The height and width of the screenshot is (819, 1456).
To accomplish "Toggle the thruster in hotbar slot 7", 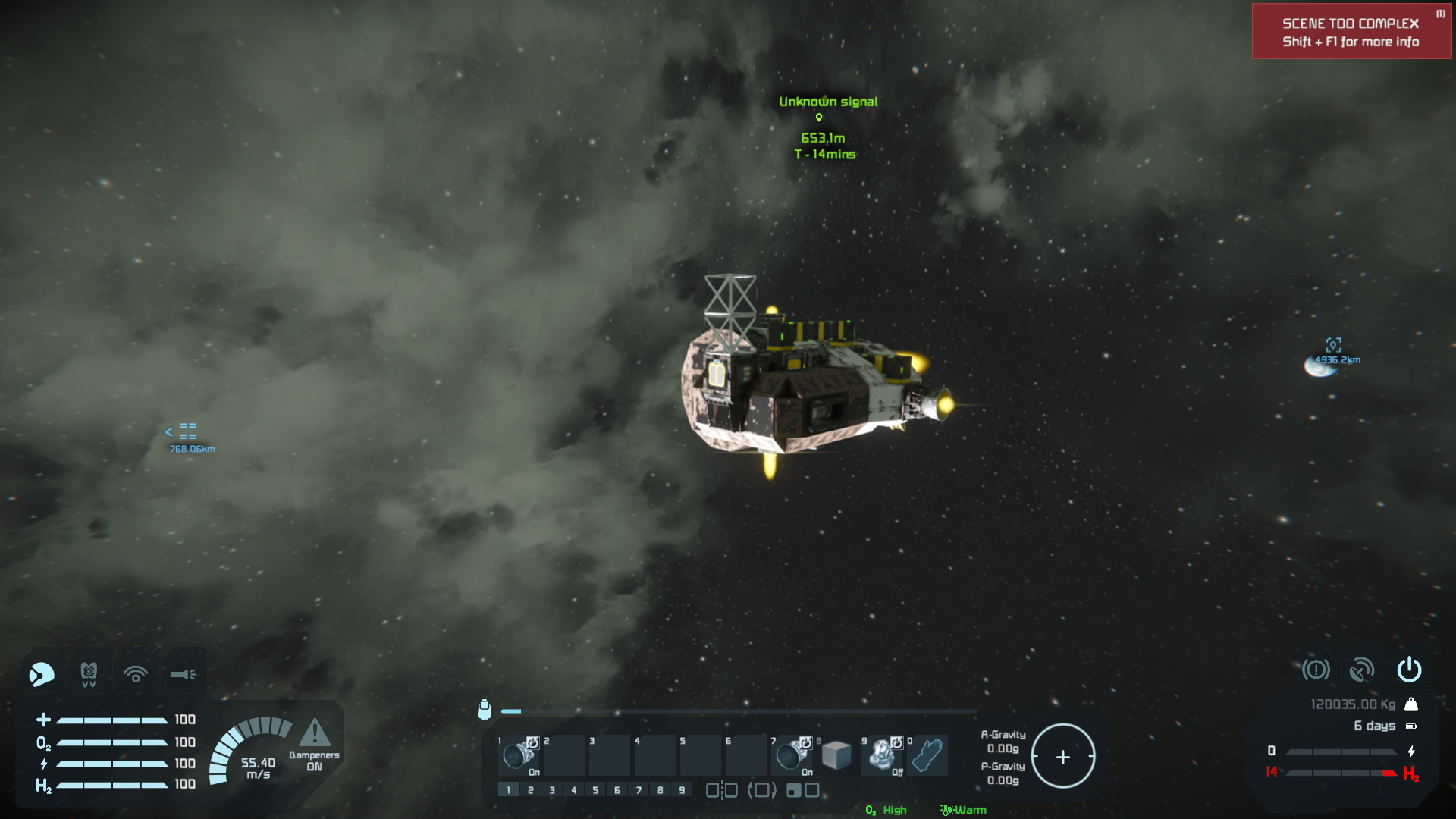I will tap(792, 755).
